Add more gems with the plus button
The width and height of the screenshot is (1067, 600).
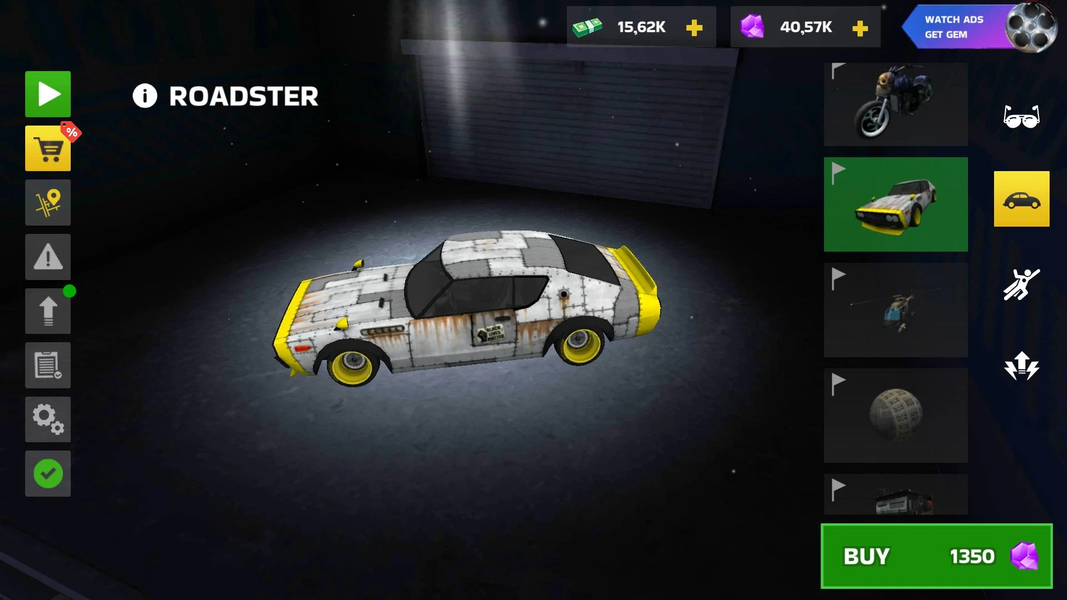(x=859, y=27)
